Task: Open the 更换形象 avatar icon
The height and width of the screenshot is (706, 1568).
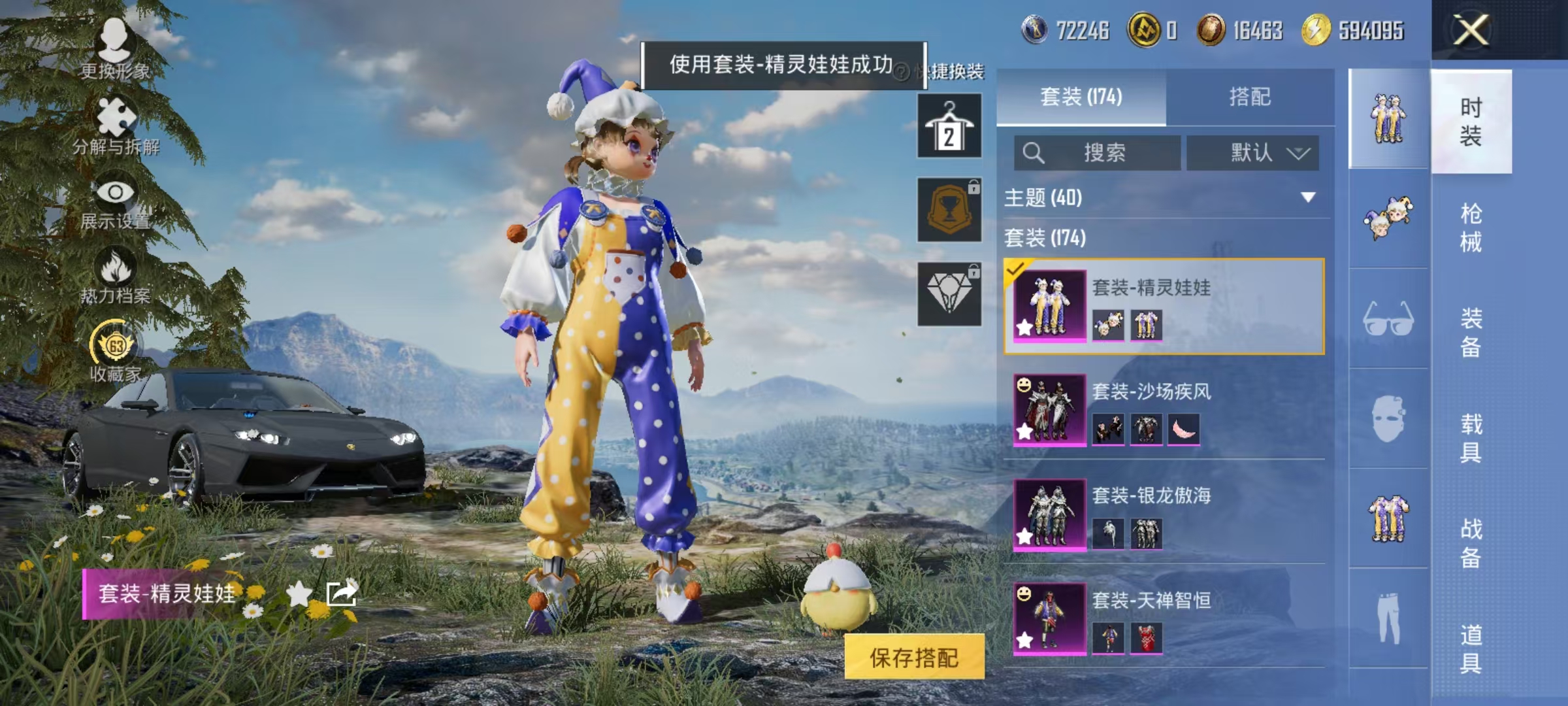Action: click(114, 39)
